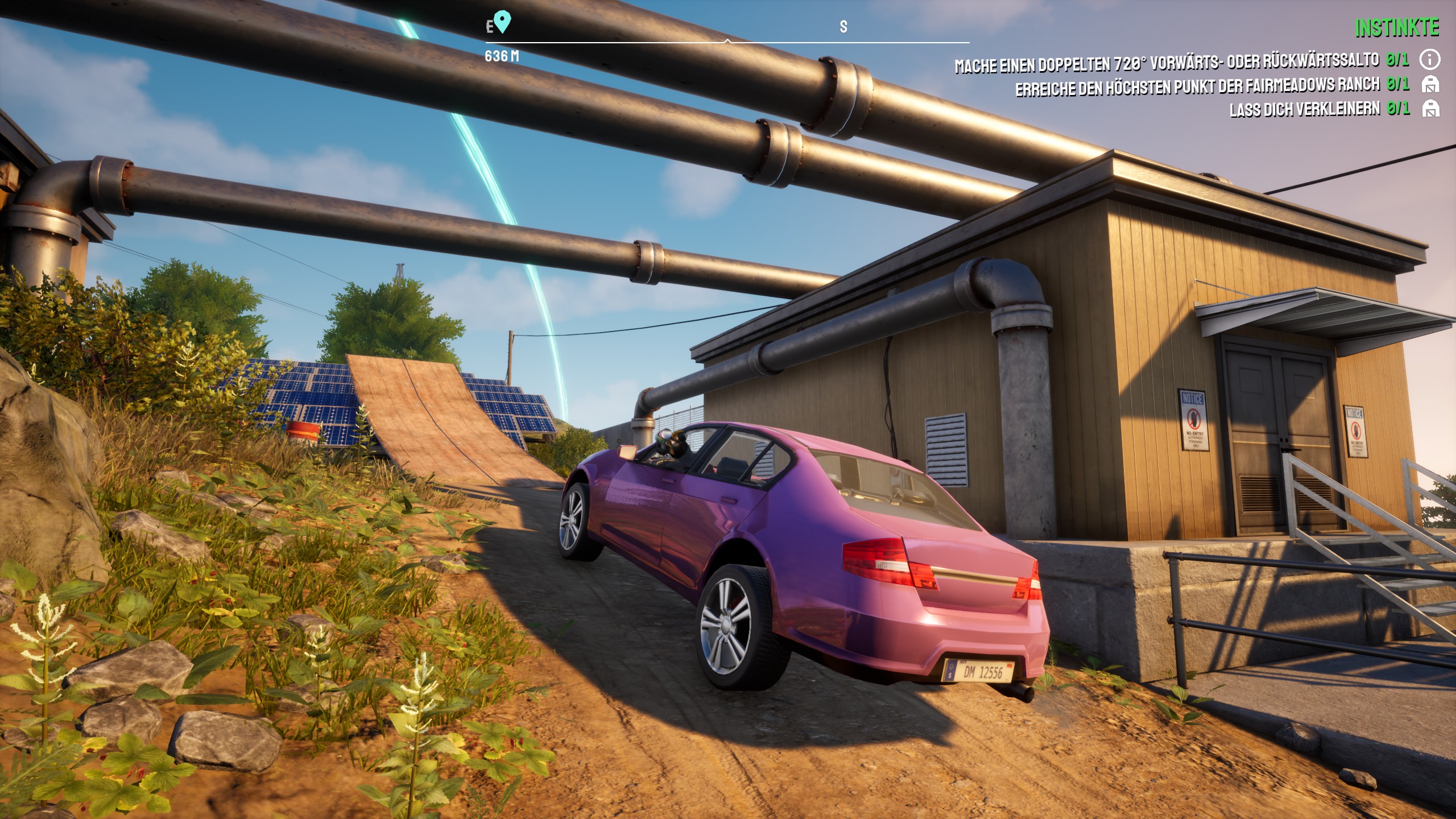
Task: Open the Instinkte objectives header
Action: point(1396,28)
